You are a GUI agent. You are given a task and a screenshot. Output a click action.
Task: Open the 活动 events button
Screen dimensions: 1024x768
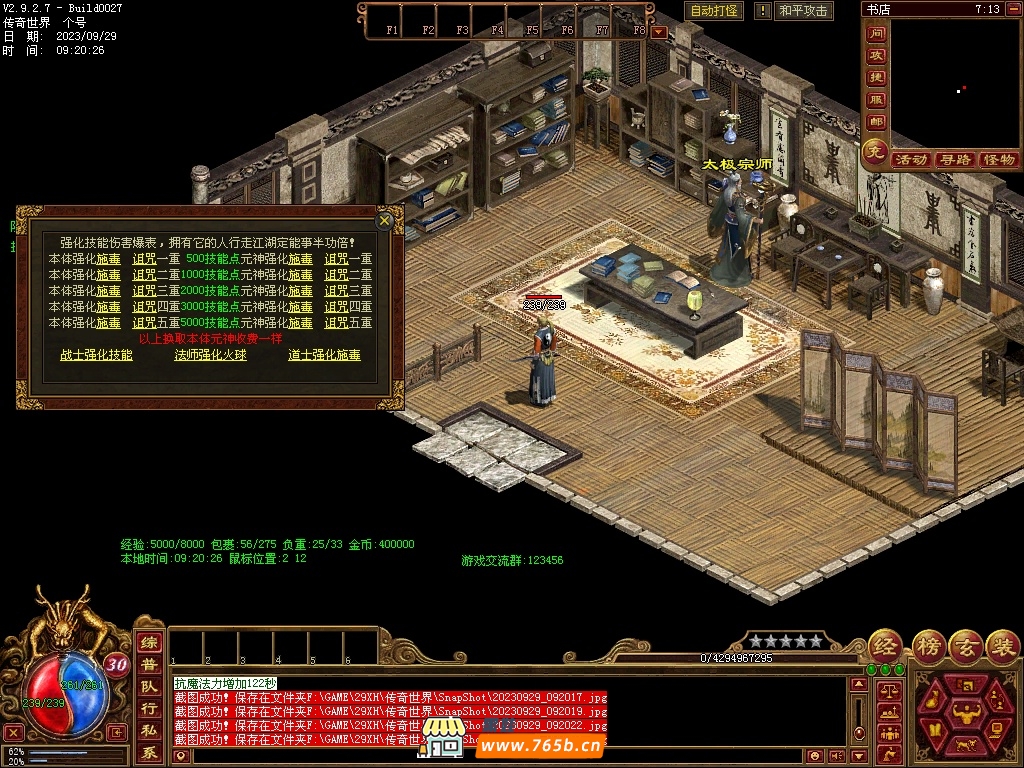(910, 160)
